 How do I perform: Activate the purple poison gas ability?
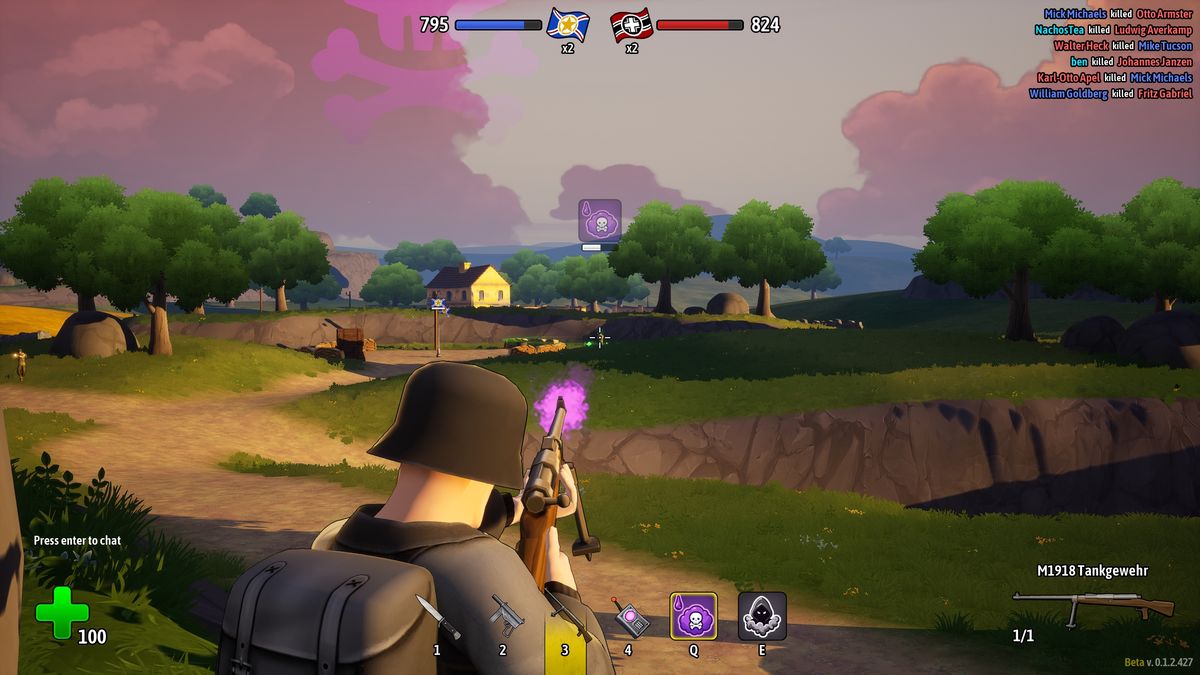click(693, 616)
